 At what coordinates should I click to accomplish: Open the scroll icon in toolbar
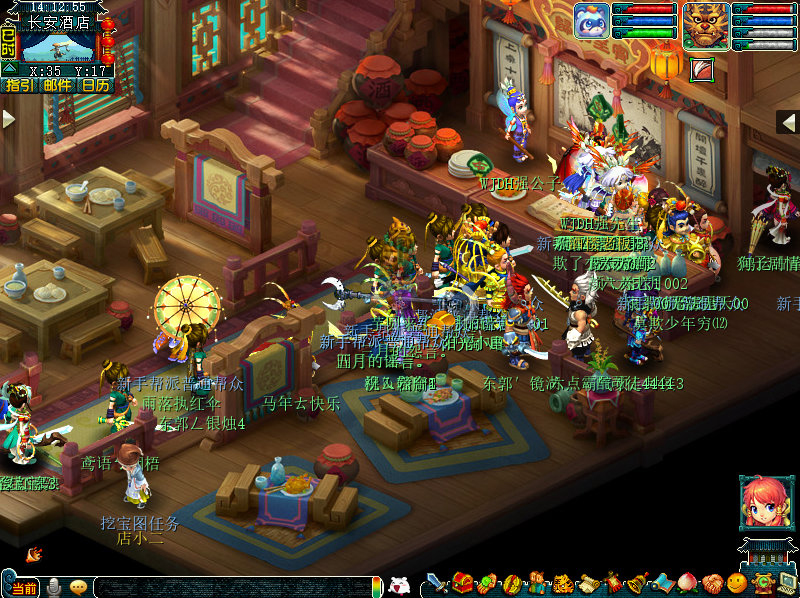(587, 584)
